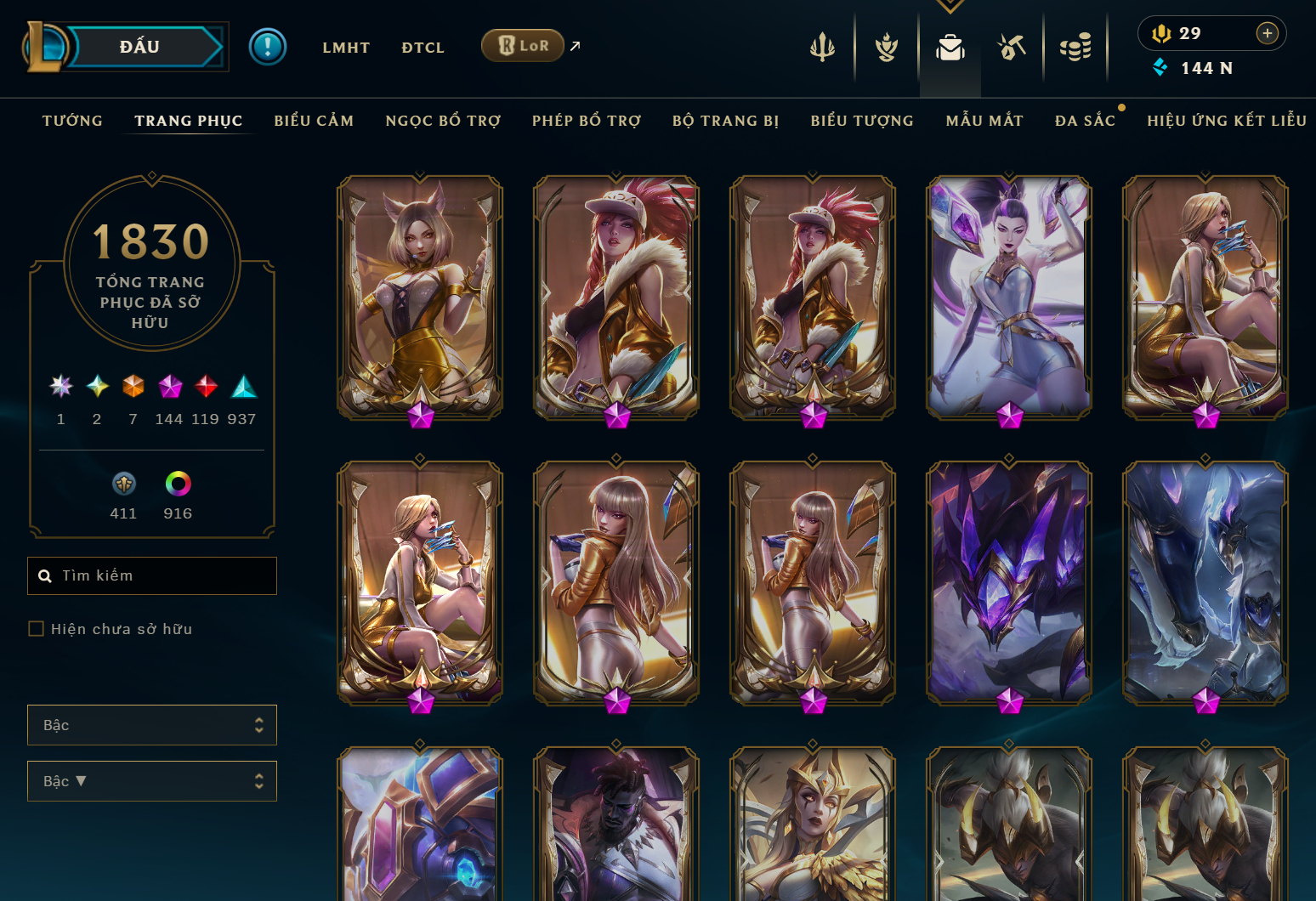Image resolution: width=1316 pixels, height=901 pixels.
Task: Open the 'Bậc ▼' sort dropdown
Action: coord(151,781)
